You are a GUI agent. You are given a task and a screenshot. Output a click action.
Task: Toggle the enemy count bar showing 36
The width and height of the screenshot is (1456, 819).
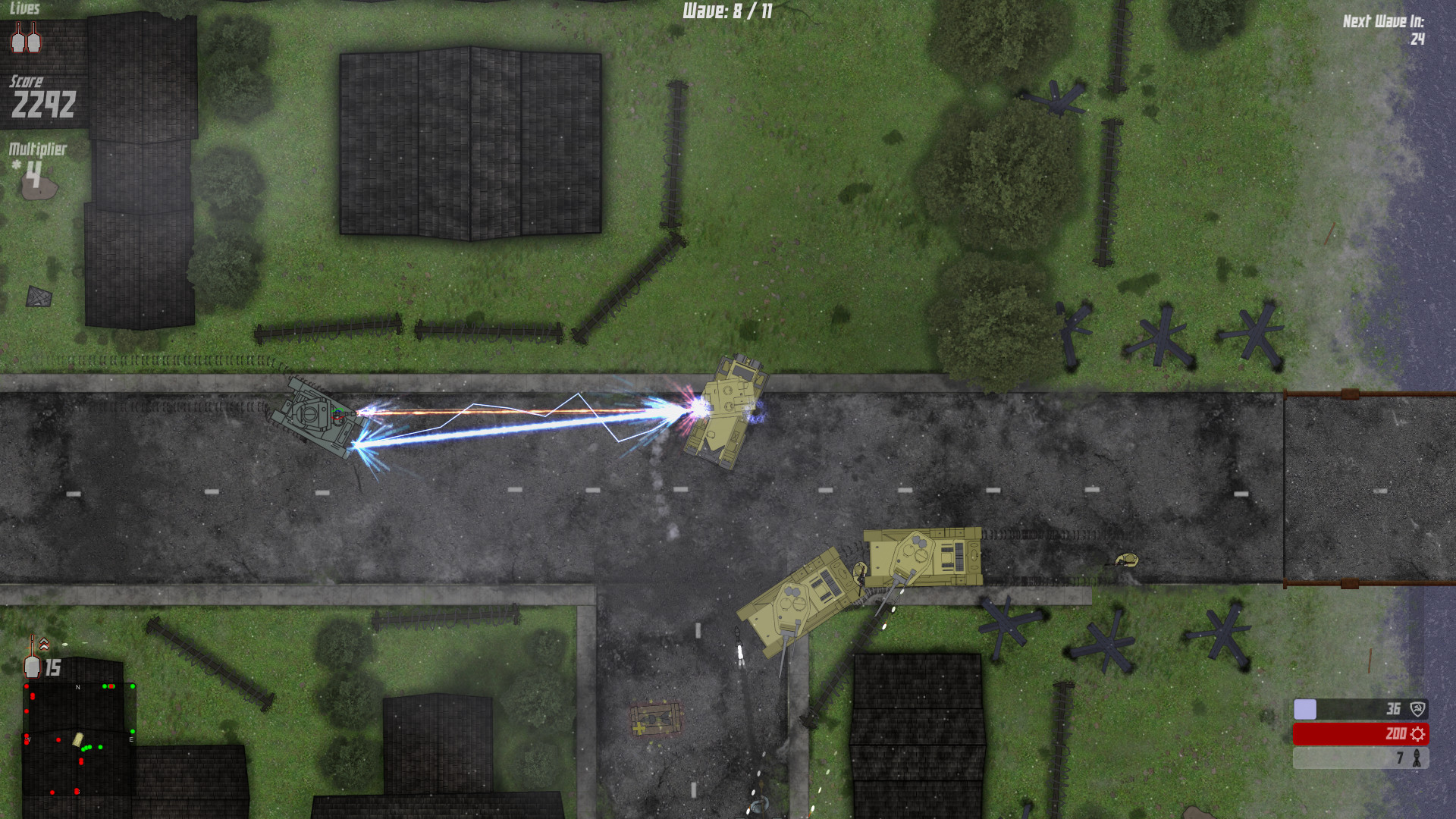pos(1357,709)
